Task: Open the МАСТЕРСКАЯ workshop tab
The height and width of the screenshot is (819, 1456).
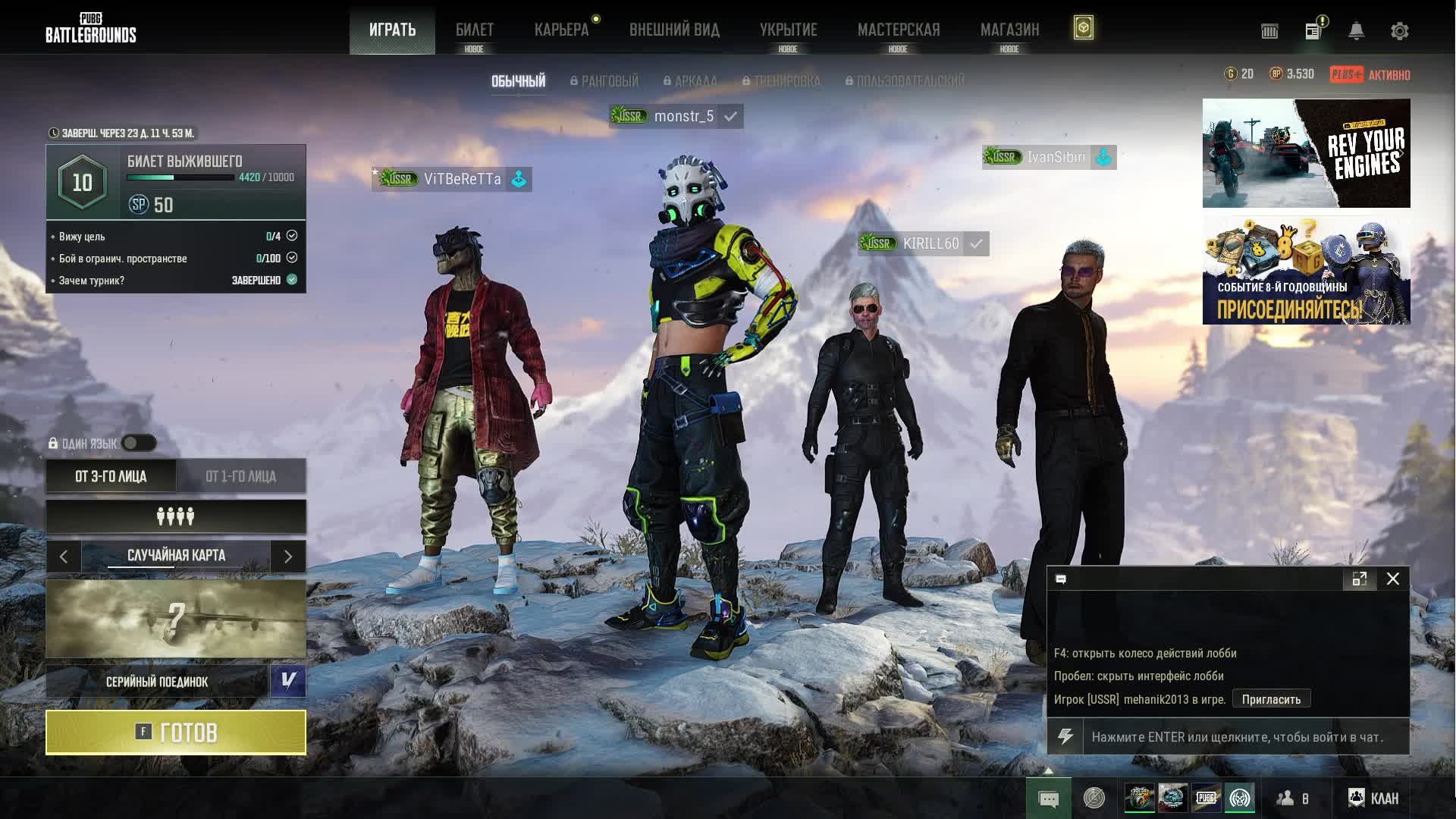Action: click(x=899, y=30)
